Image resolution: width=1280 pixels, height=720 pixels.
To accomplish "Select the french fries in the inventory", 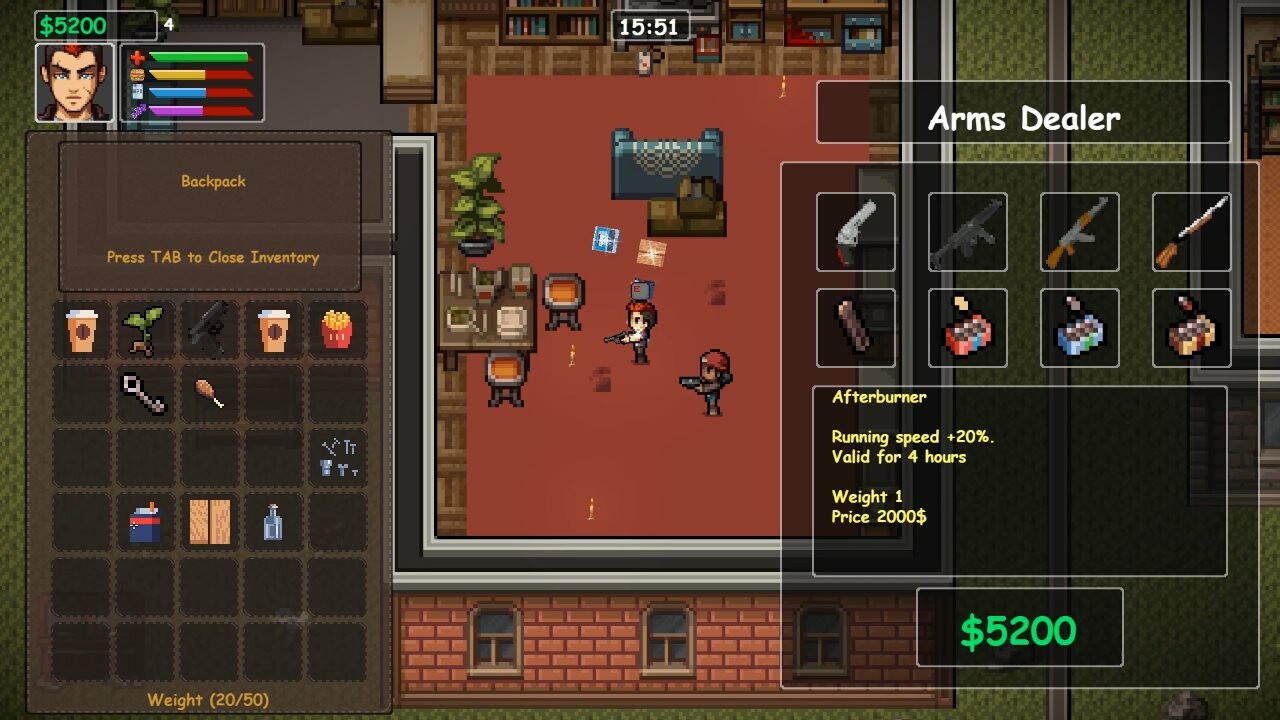I will coord(337,330).
